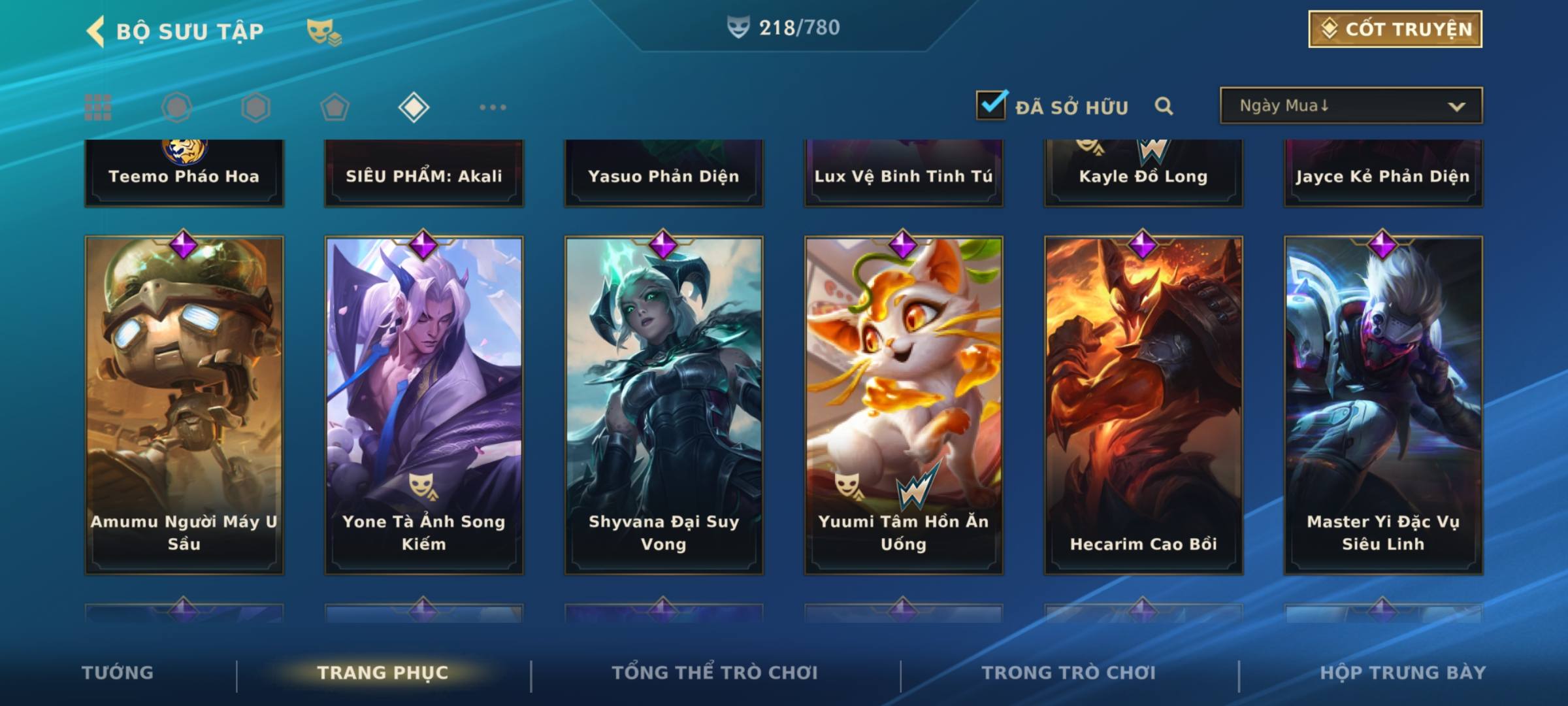View the Hecarim Cao Bồi skin
This screenshot has width=1568, height=706.
[x=1143, y=405]
